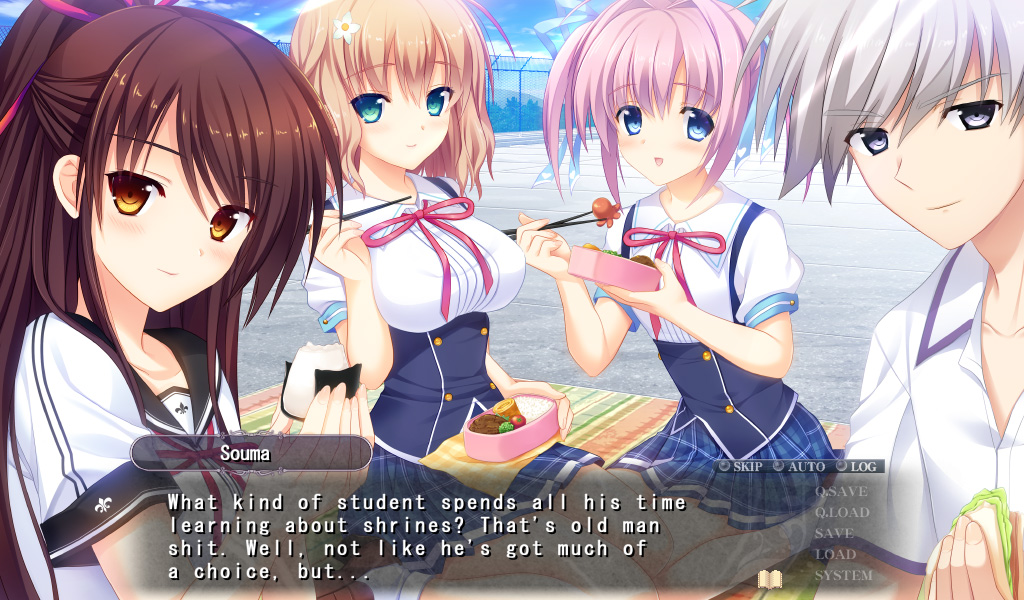1024x600 pixels.
Task: Open the LOAD menu
Action: (x=835, y=554)
